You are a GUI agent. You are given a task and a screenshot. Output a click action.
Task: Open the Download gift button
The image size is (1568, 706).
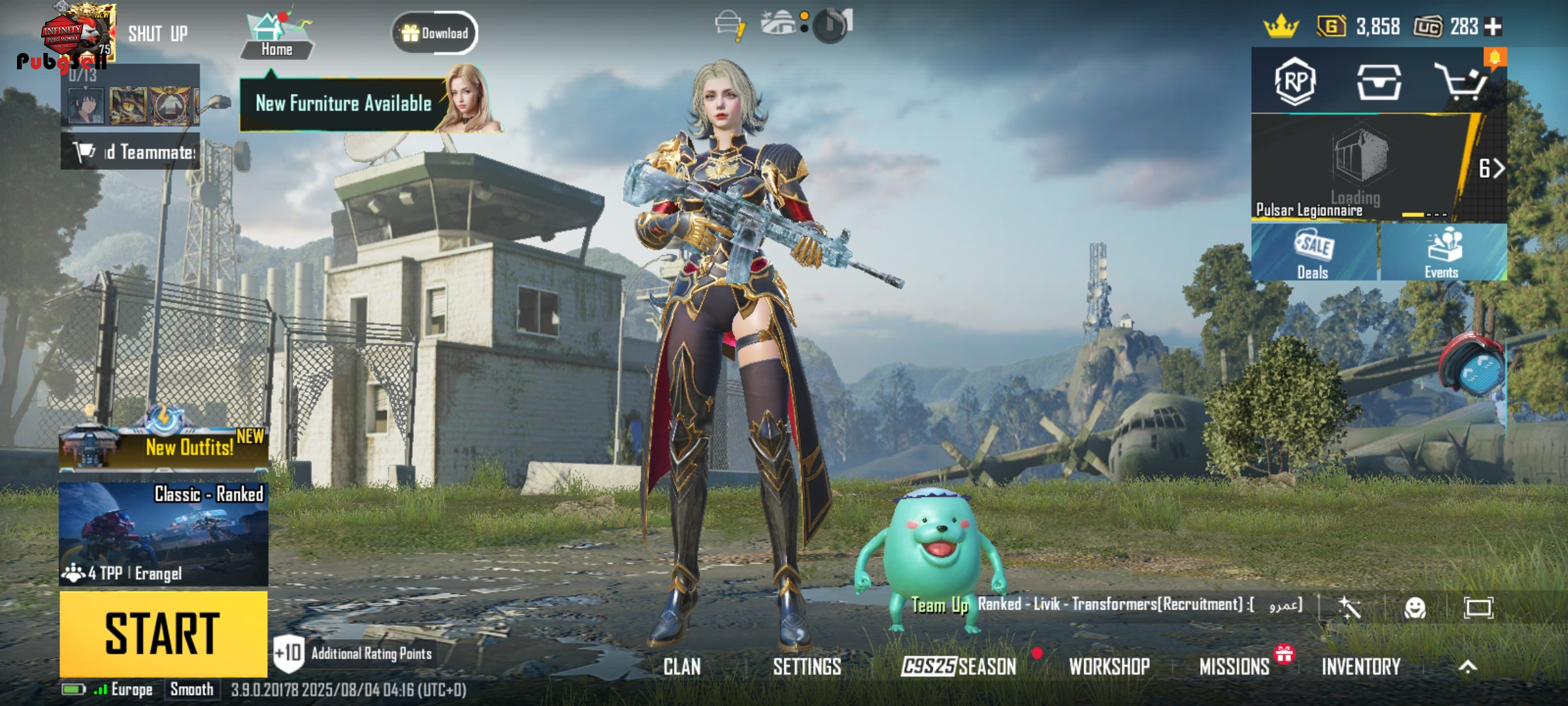coord(434,33)
